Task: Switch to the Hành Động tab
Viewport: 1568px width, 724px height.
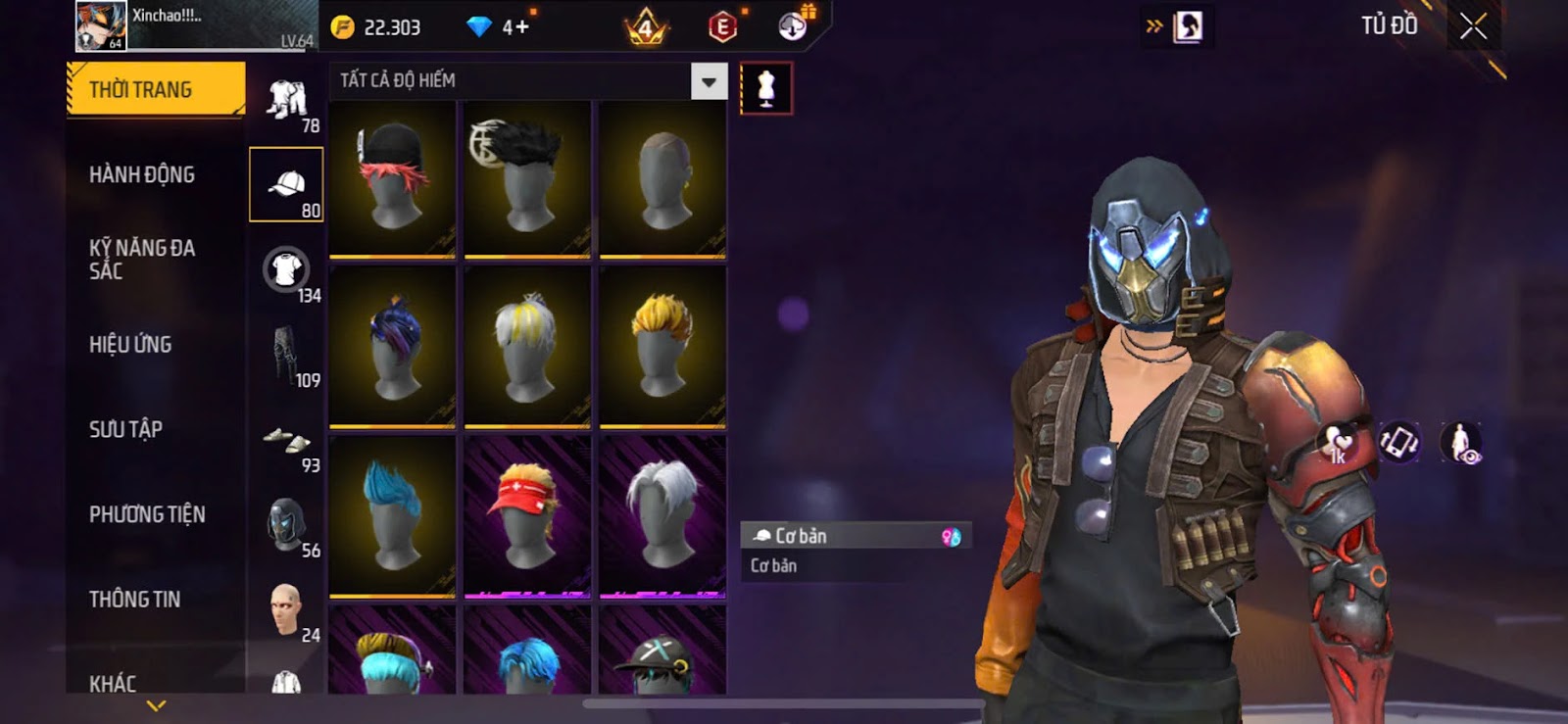Action: pos(142,175)
